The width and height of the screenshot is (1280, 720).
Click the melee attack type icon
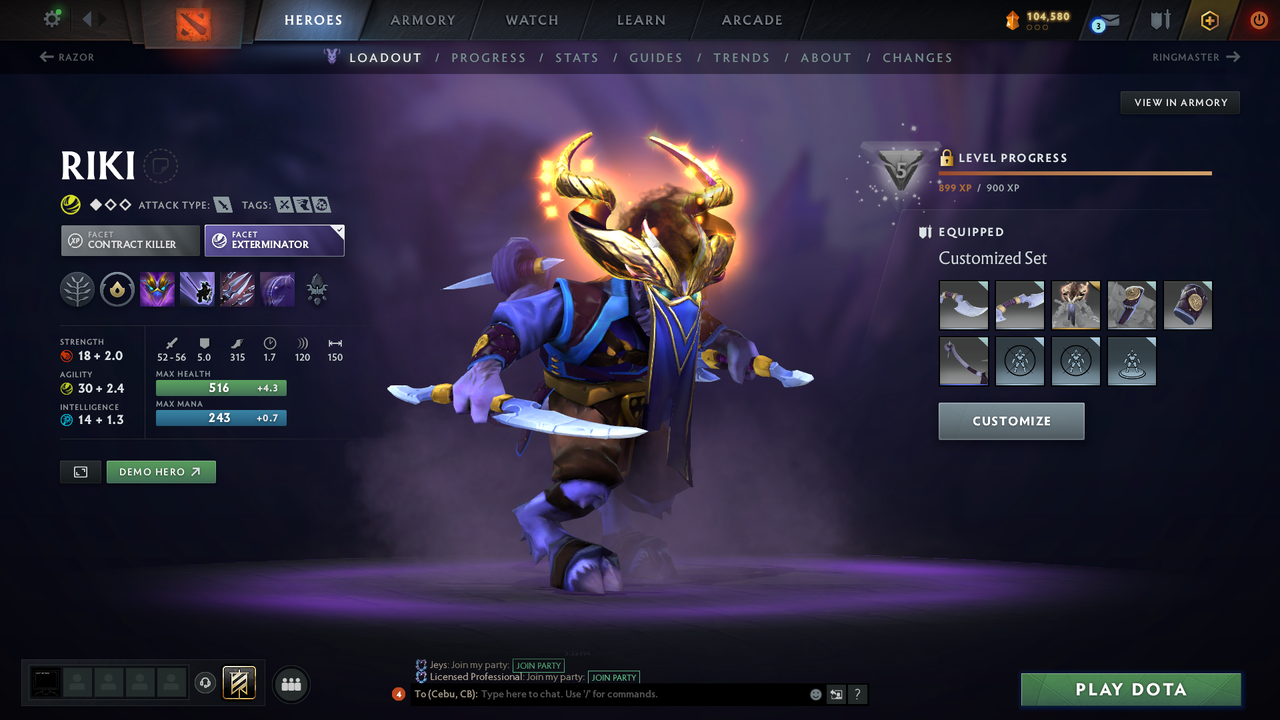pyautogui.click(x=221, y=203)
